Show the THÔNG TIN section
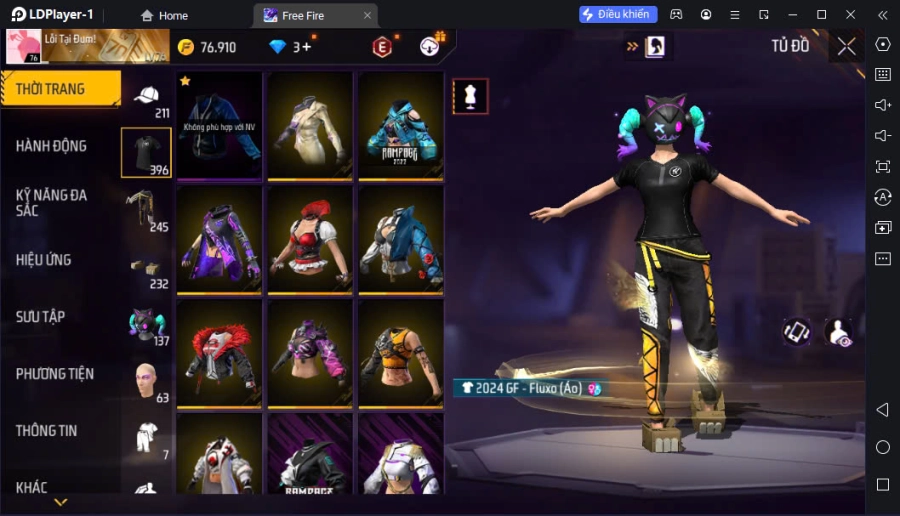Screen dimensions: 900x516 click(47, 431)
